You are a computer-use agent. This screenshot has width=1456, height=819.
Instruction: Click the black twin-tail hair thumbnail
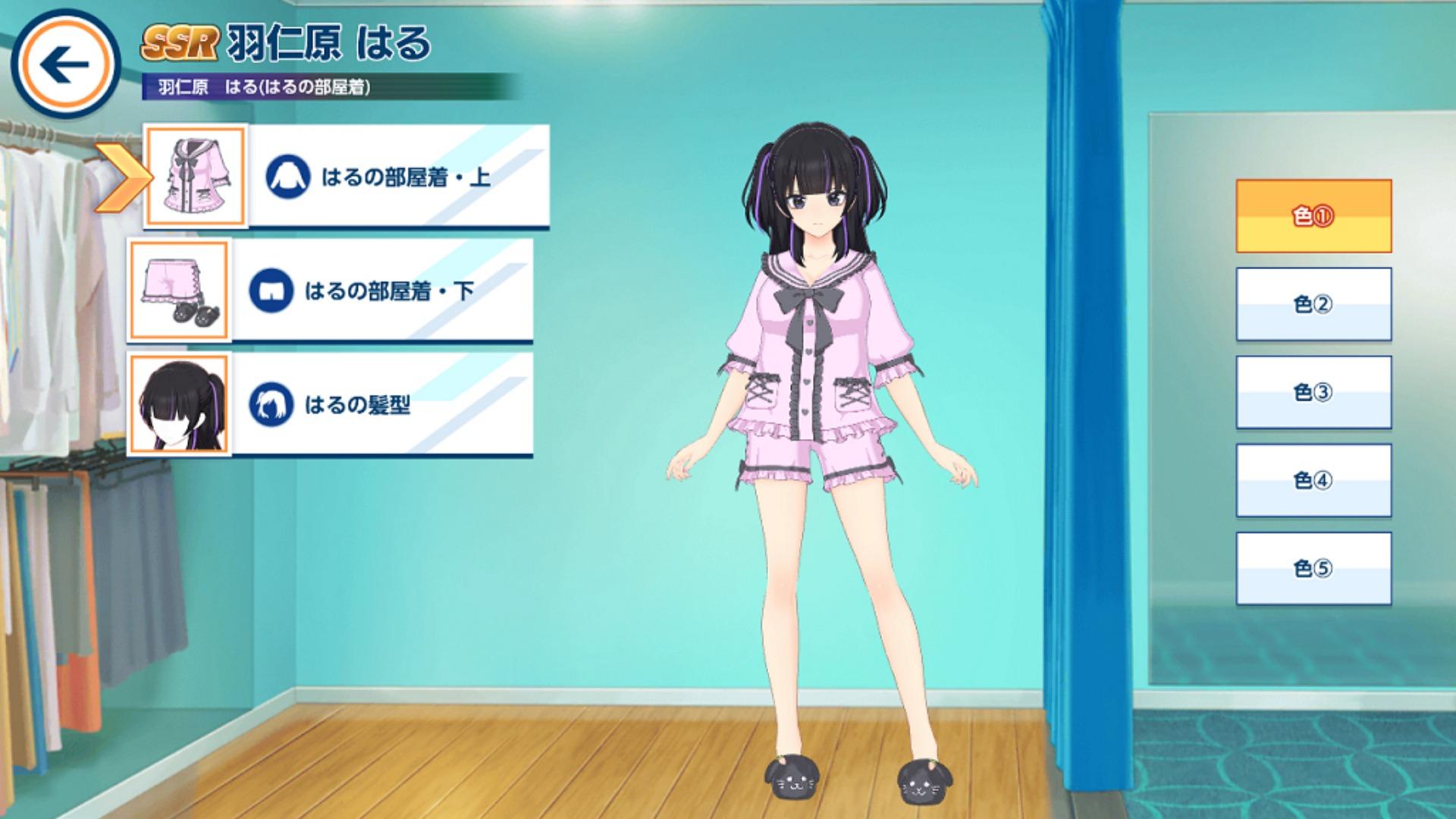pyautogui.click(x=180, y=404)
